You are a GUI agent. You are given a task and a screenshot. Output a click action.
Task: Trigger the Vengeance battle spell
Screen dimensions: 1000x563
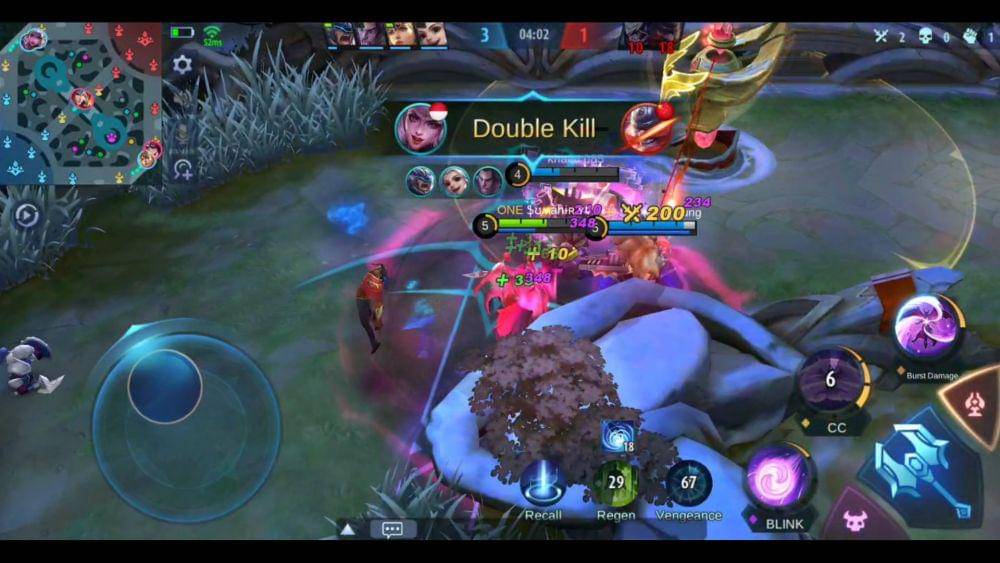pos(689,484)
